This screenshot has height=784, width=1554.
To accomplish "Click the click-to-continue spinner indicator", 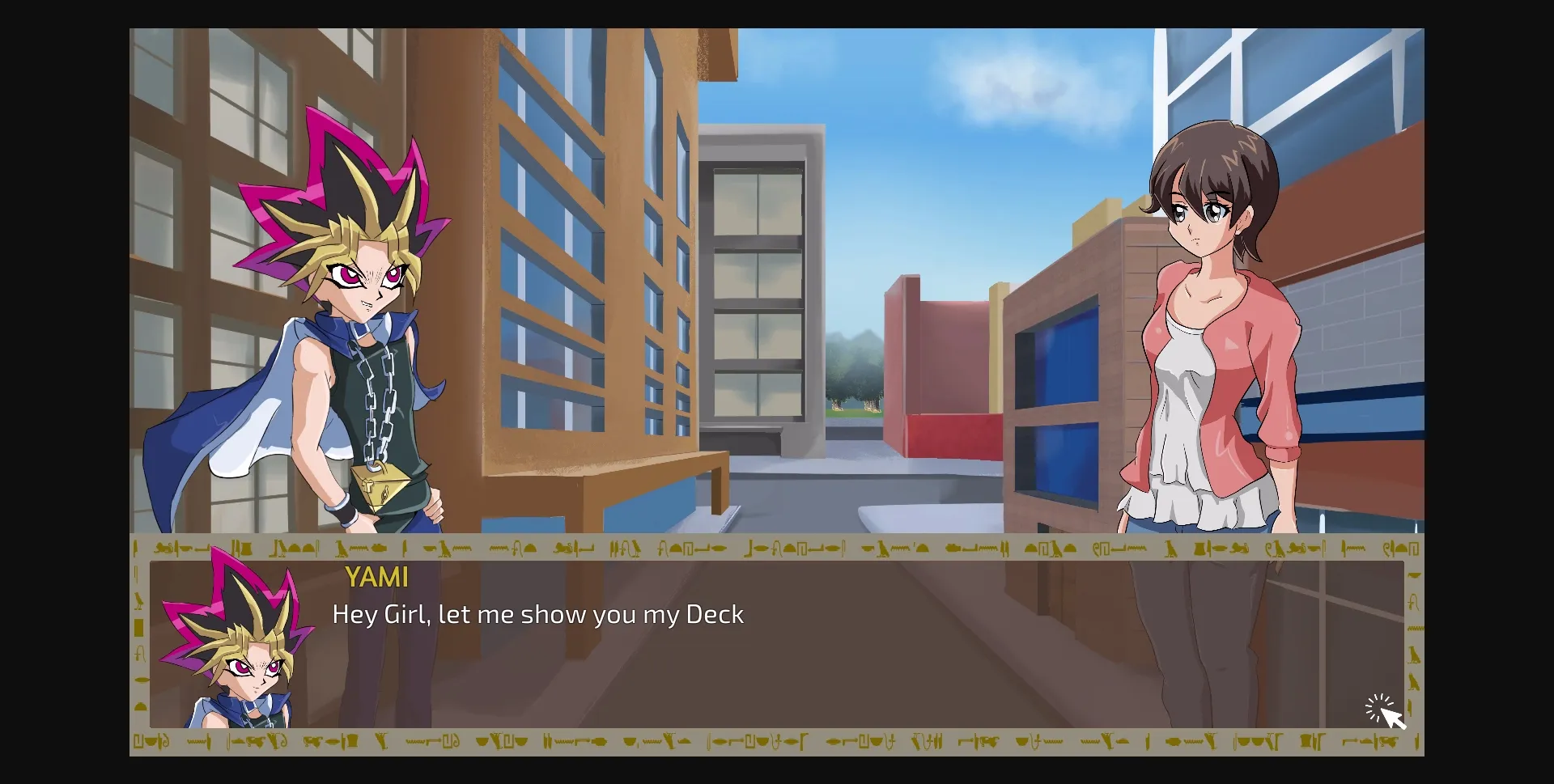I will click(1377, 707).
